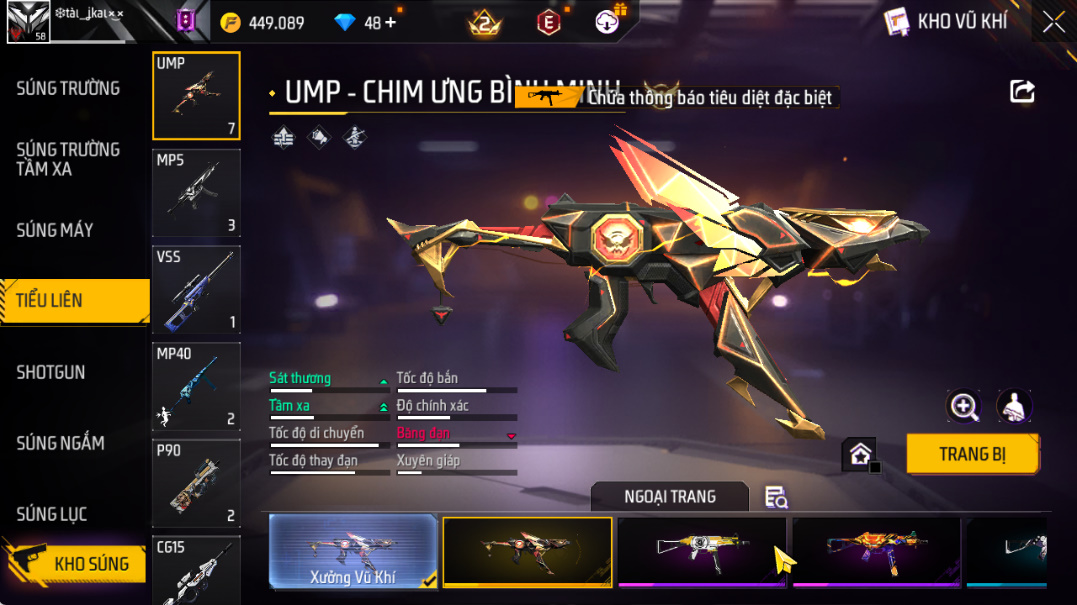Open the NGOẠI TRANG skins tab

point(669,496)
